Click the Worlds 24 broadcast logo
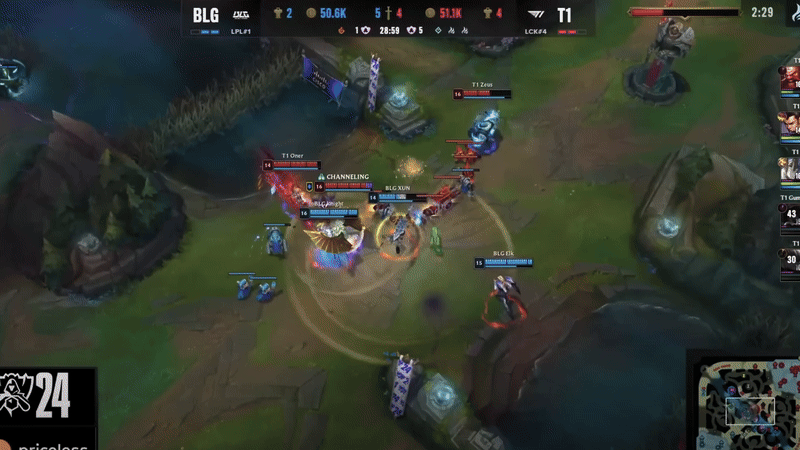The height and width of the screenshot is (450, 800). 40,397
